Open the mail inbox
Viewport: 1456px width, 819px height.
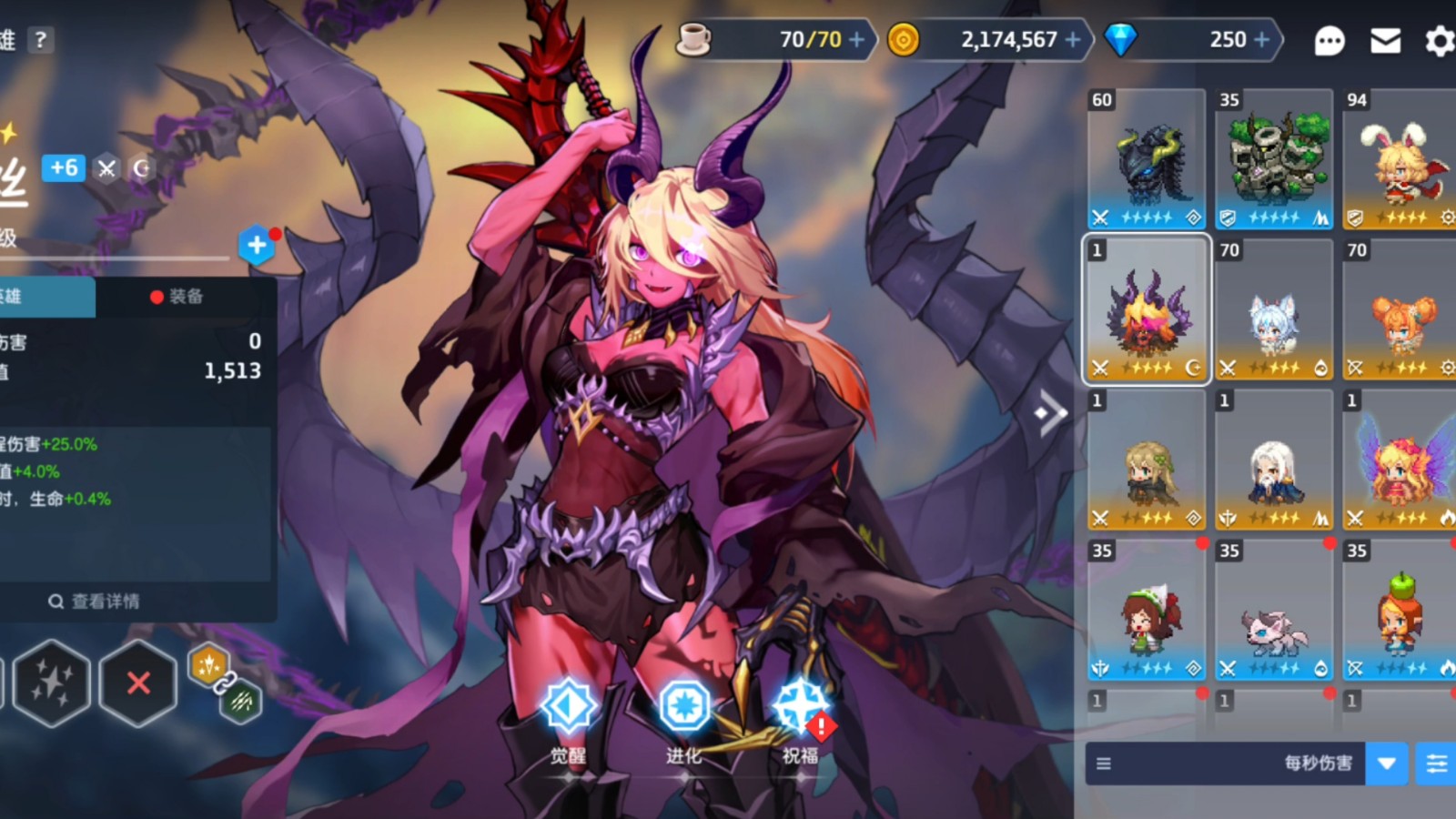(x=1385, y=41)
